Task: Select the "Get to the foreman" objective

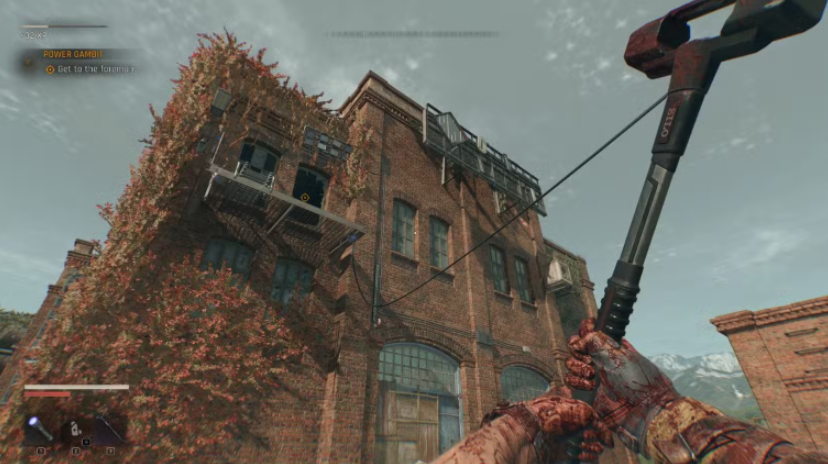Action: [90, 69]
